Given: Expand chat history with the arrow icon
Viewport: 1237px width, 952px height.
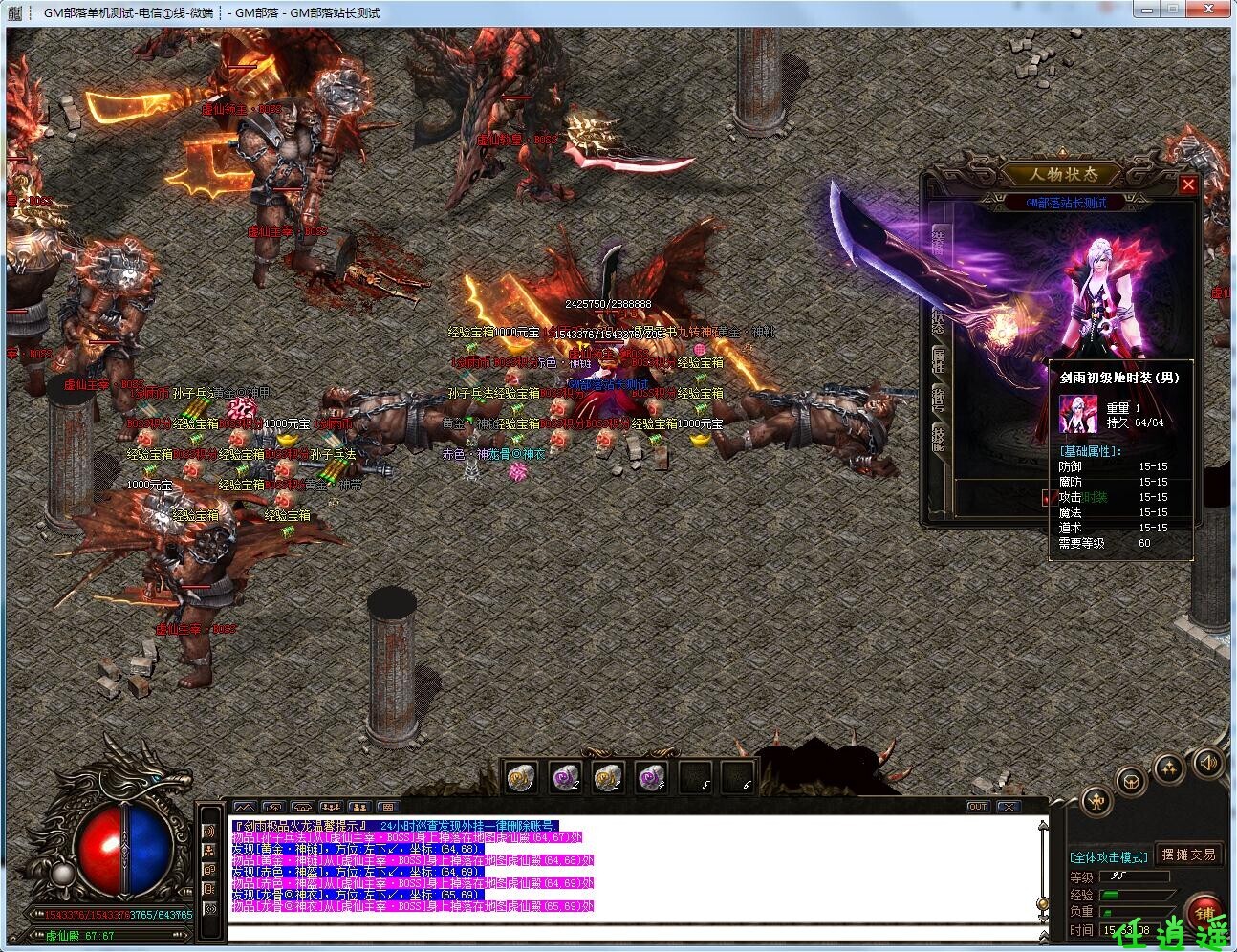Looking at the screenshot, I should point(272,808).
